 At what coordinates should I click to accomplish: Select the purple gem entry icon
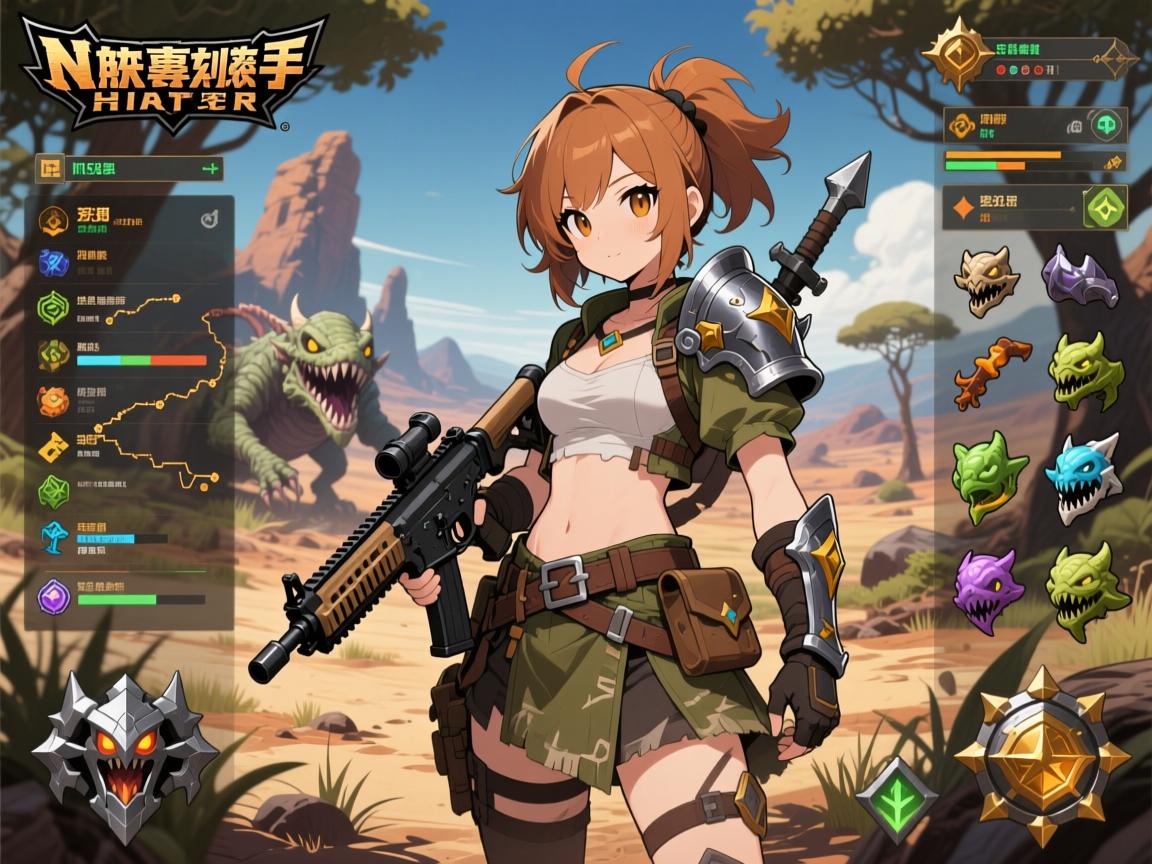pos(53,596)
